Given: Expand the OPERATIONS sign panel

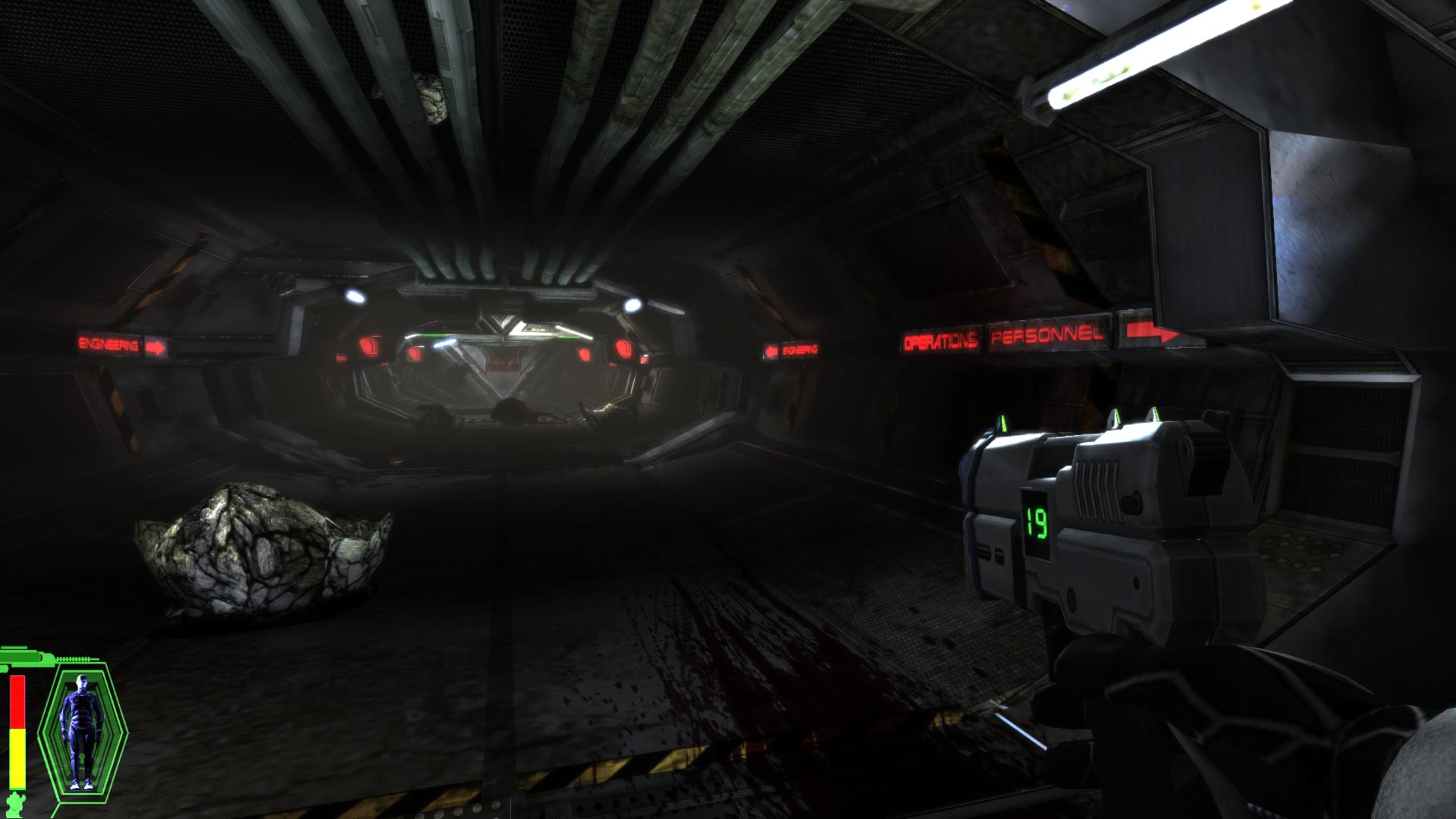Looking at the screenshot, I should (x=940, y=341).
